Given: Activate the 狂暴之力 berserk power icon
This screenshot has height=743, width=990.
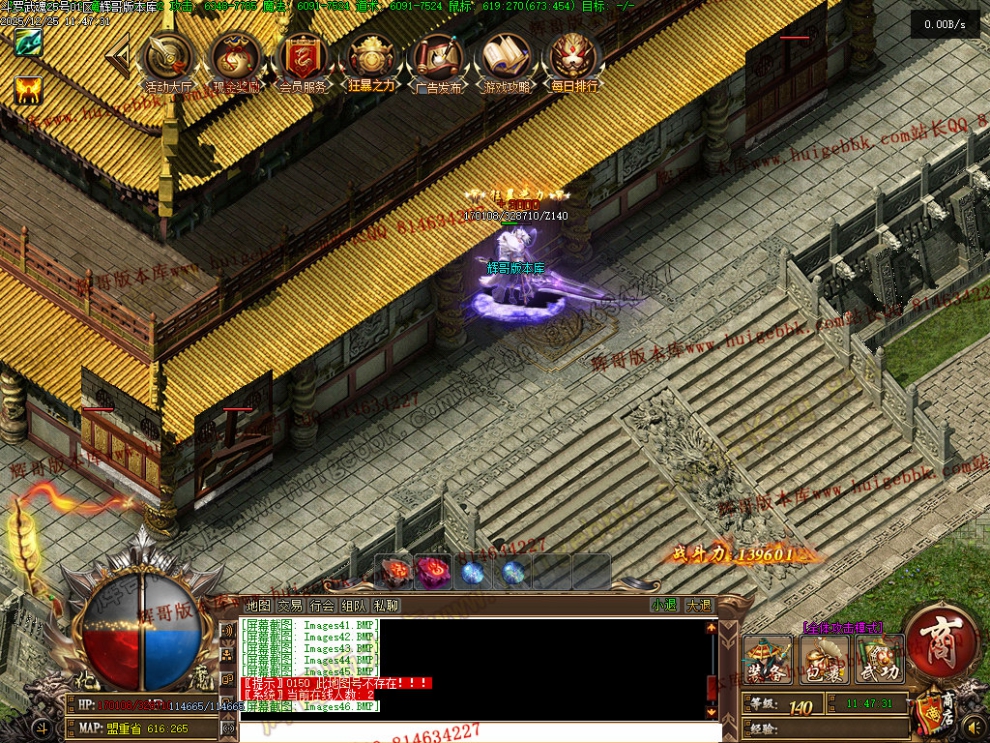Looking at the screenshot, I should (371, 60).
